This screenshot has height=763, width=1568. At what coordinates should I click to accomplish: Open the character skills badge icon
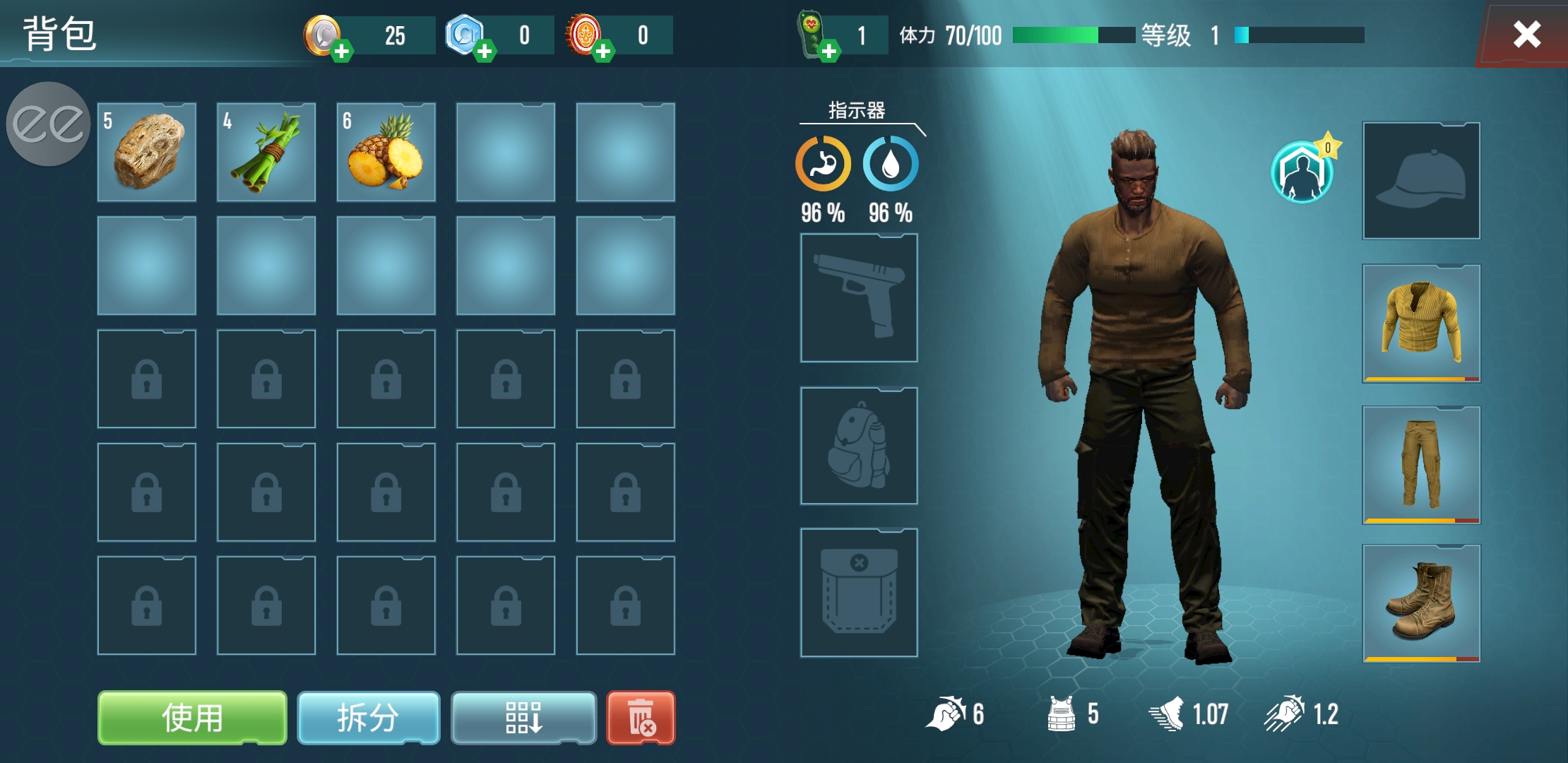1302,172
